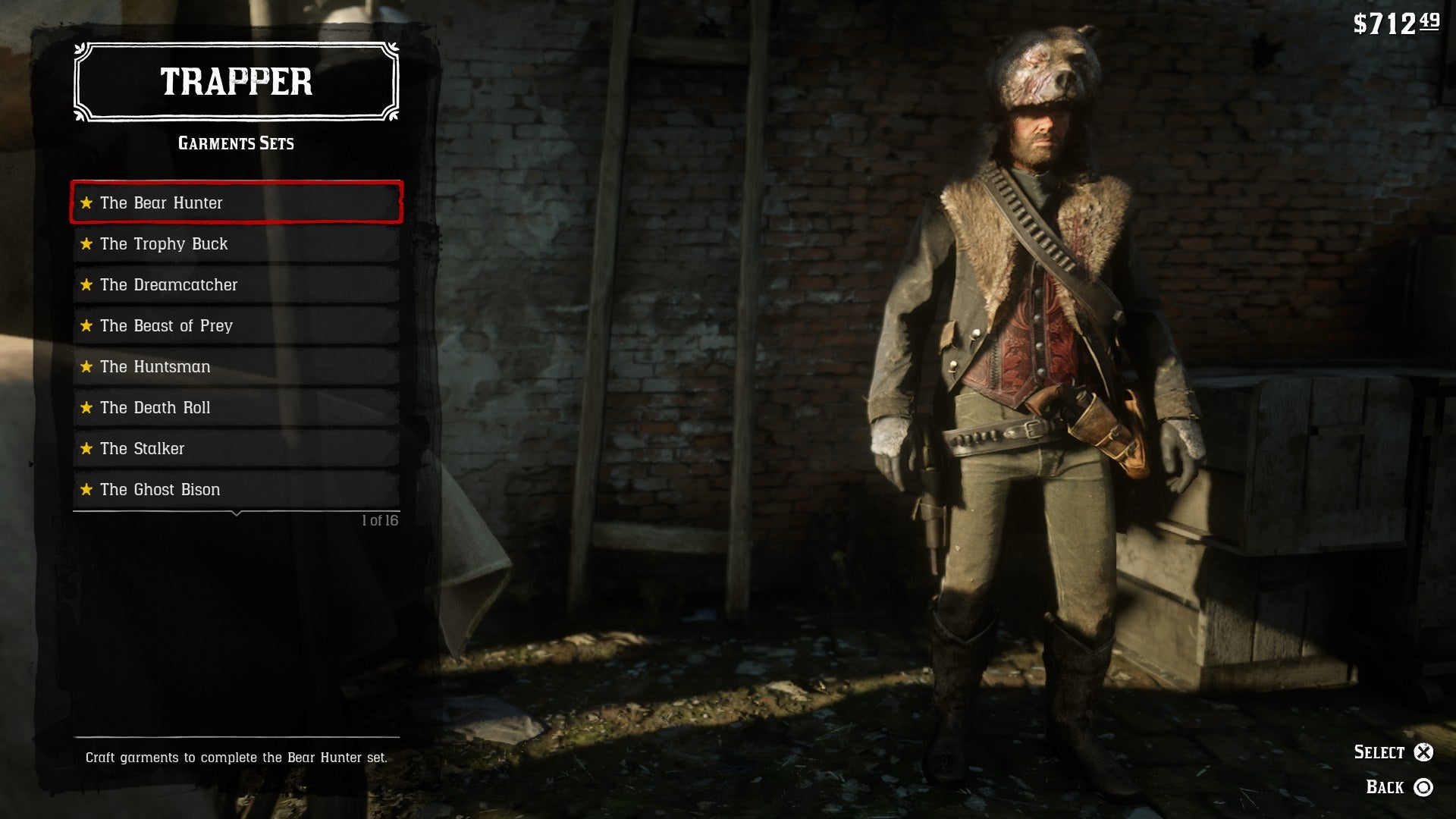Choose The Stalker garment set

236,448
